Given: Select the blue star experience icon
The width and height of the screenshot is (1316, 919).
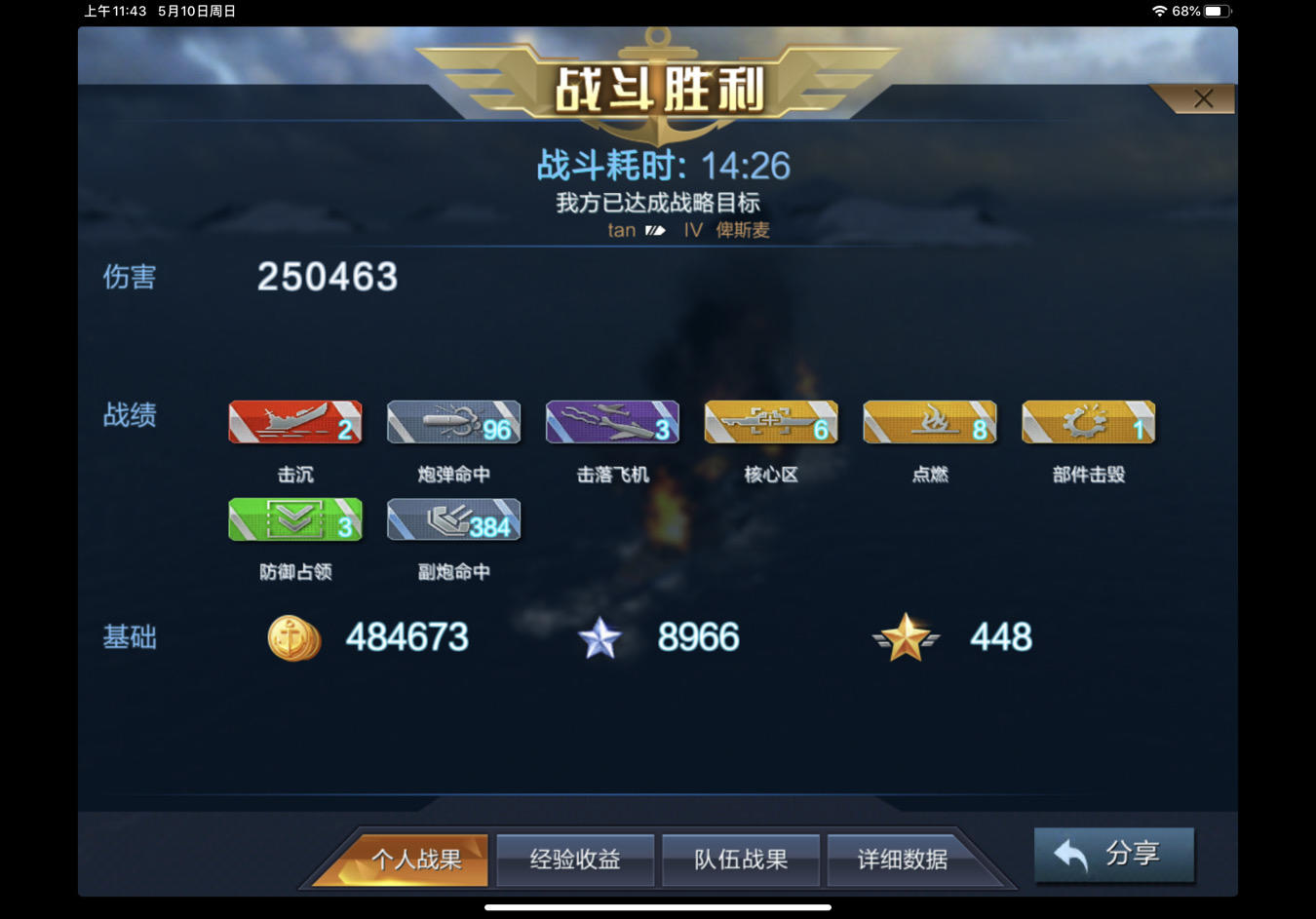Looking at the screenshot, I should pyautogui.click(x=601, y=637).
